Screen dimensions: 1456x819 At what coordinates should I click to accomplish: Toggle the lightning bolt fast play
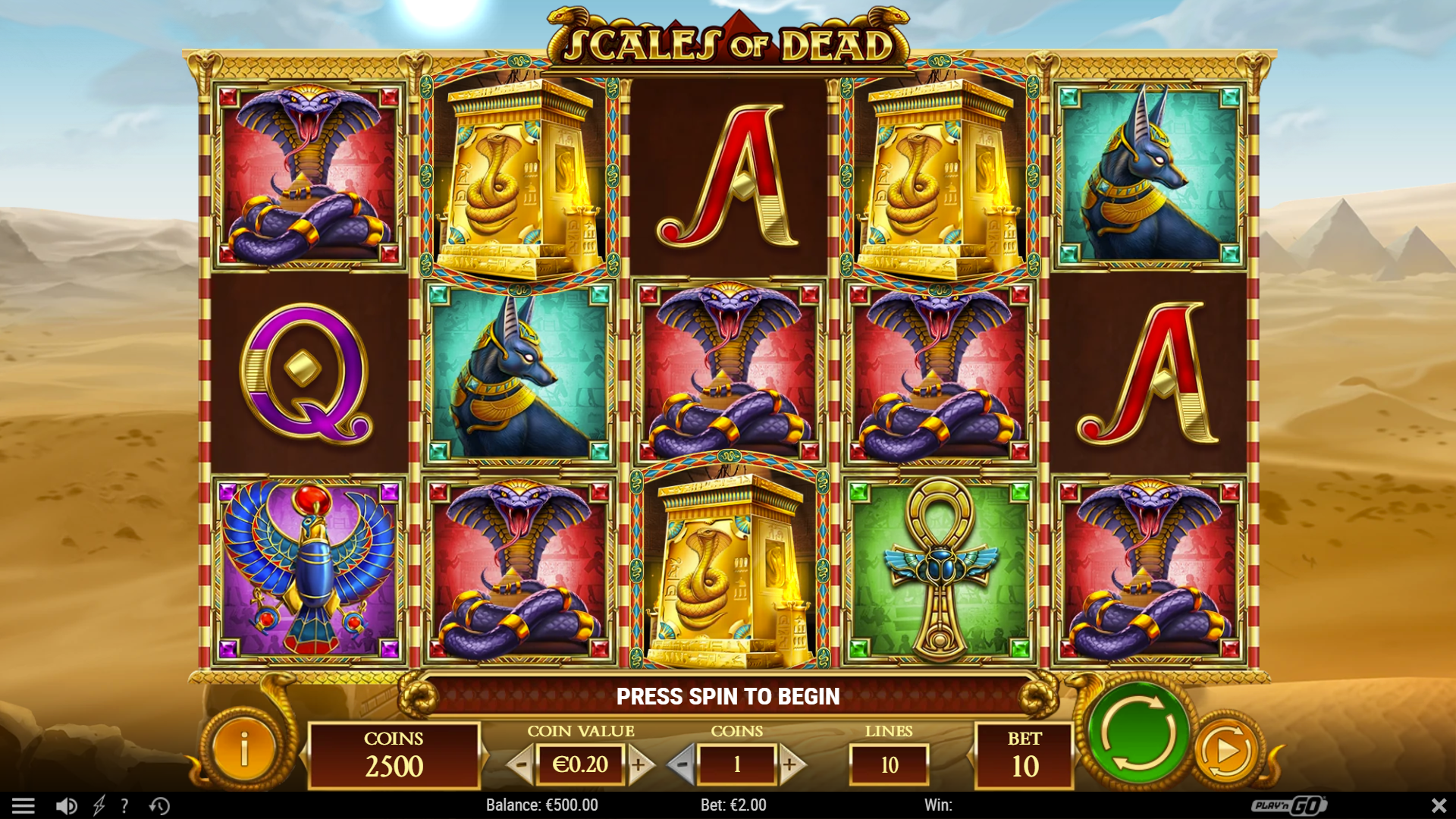click(x=99, y=805)
